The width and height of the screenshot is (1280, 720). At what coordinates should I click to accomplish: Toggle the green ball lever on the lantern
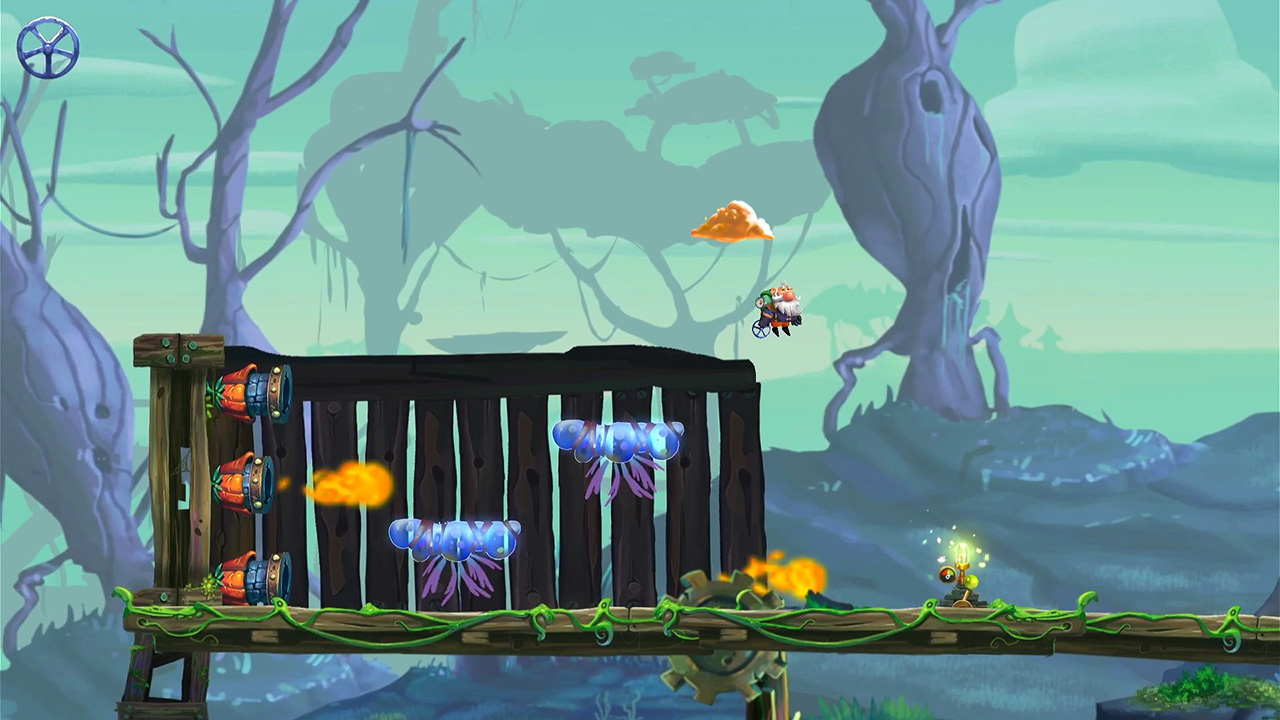pyautogui.click(x=971, y=581)
